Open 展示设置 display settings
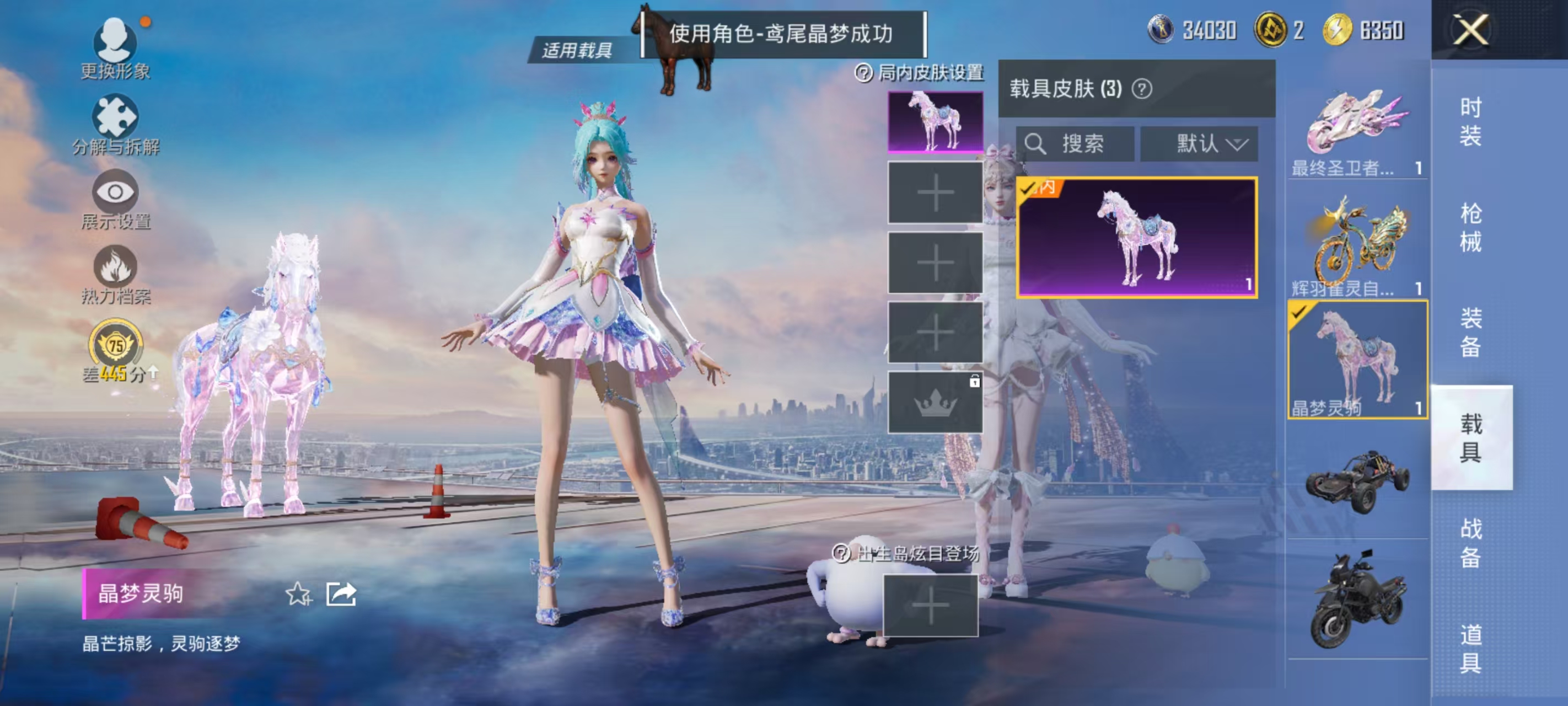 [x=116, y=195]
